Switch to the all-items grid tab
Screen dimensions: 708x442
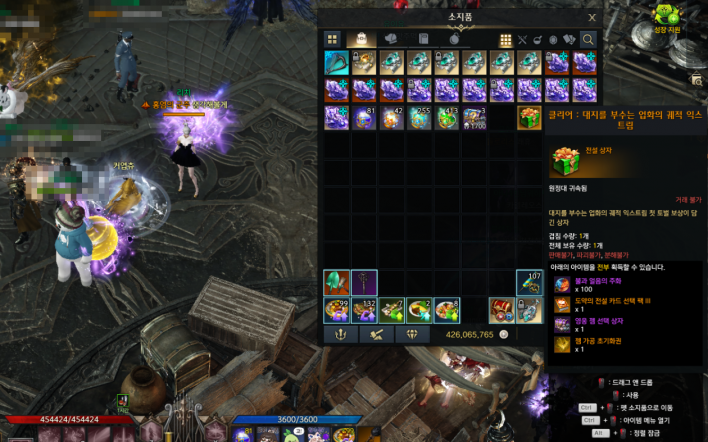(x=332, y=39)
